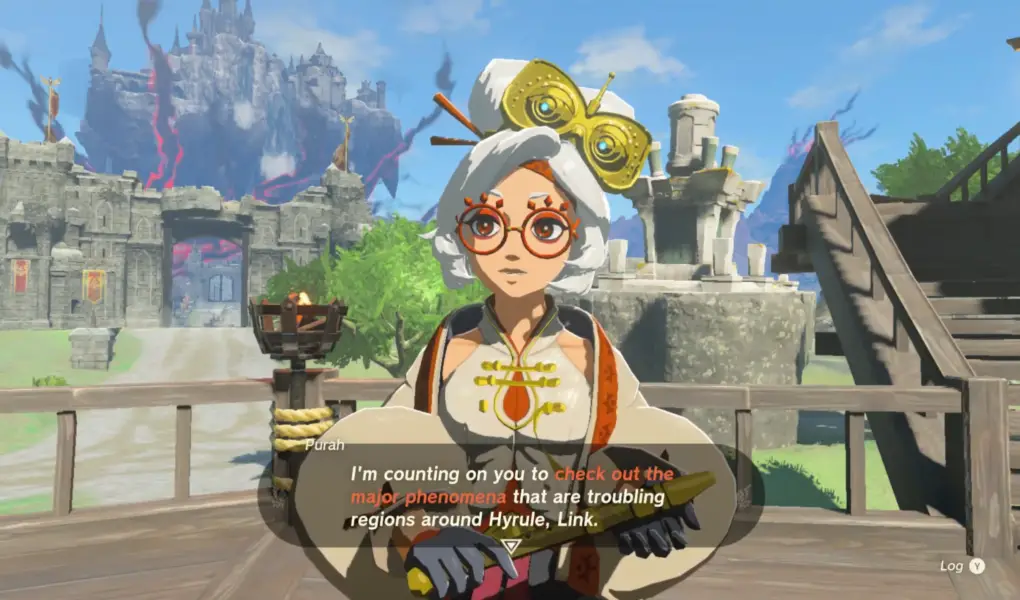The height and width of the screenshot is (600, 1020).
Task: Advance Purah's dialogue with the continue arrow
Action: click(510, 546)
